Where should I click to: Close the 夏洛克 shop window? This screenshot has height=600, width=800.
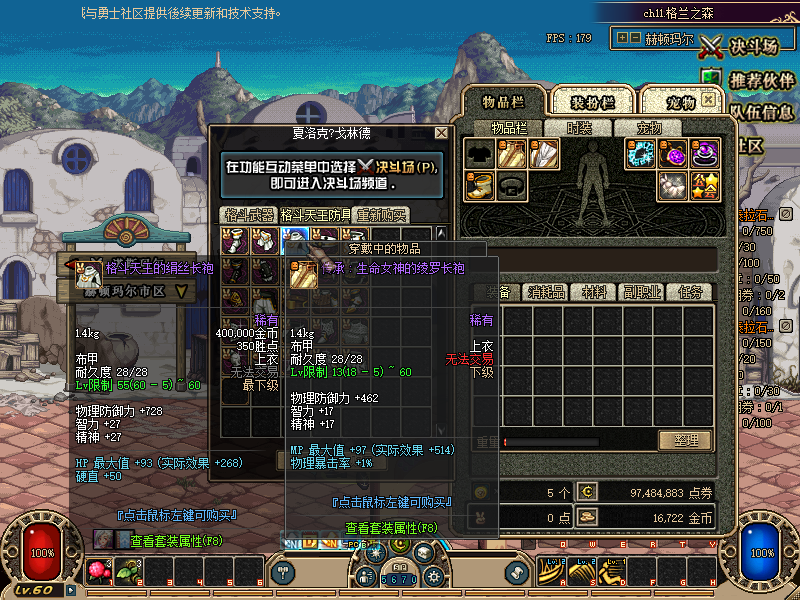441,132
